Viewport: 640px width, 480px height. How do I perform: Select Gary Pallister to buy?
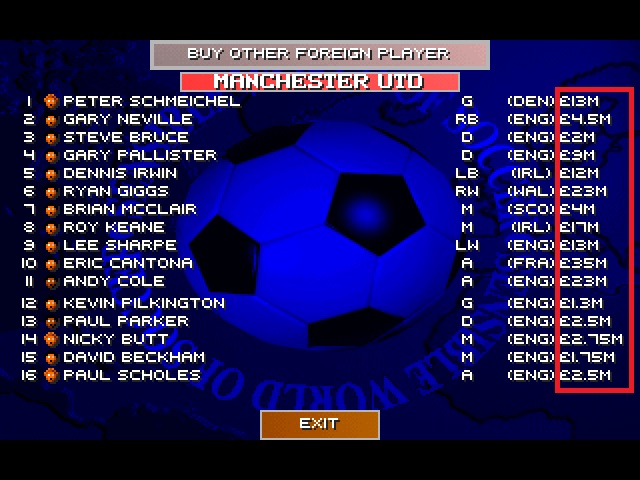[x=139, y=155]
